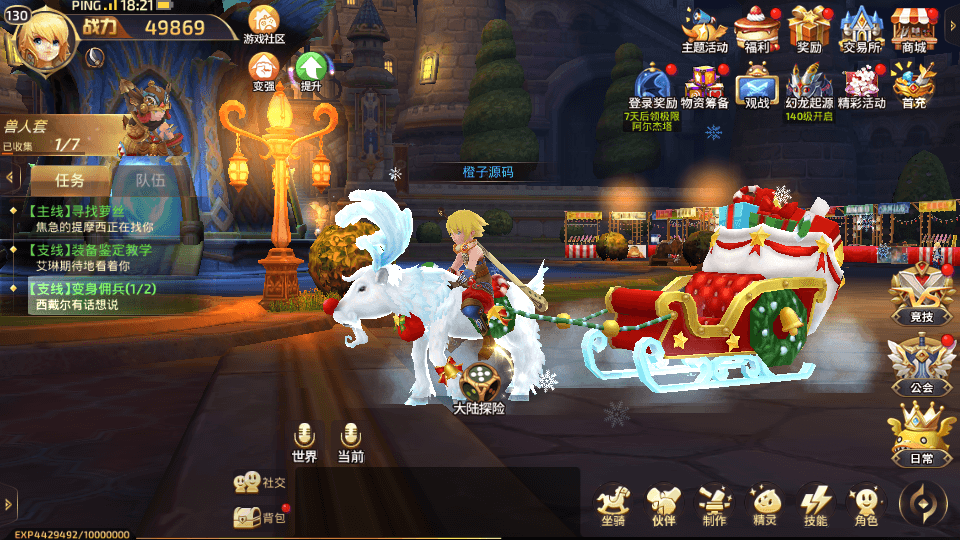Viewport: 960px width, 540px height.
Task: Open the 福利 welfare cake icon
Action: coord(756,27)
